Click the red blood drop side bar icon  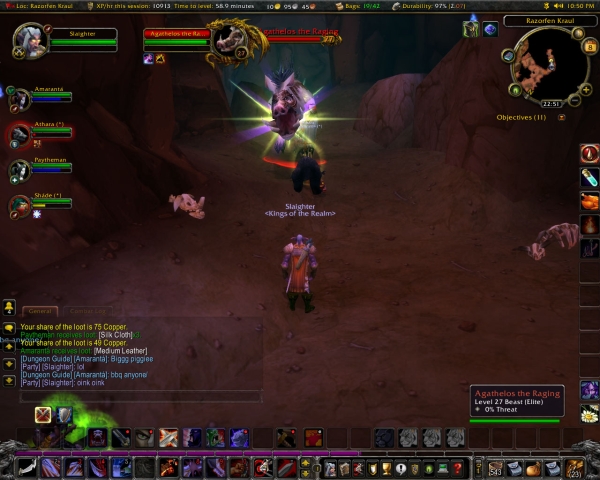tap(590, 153)
